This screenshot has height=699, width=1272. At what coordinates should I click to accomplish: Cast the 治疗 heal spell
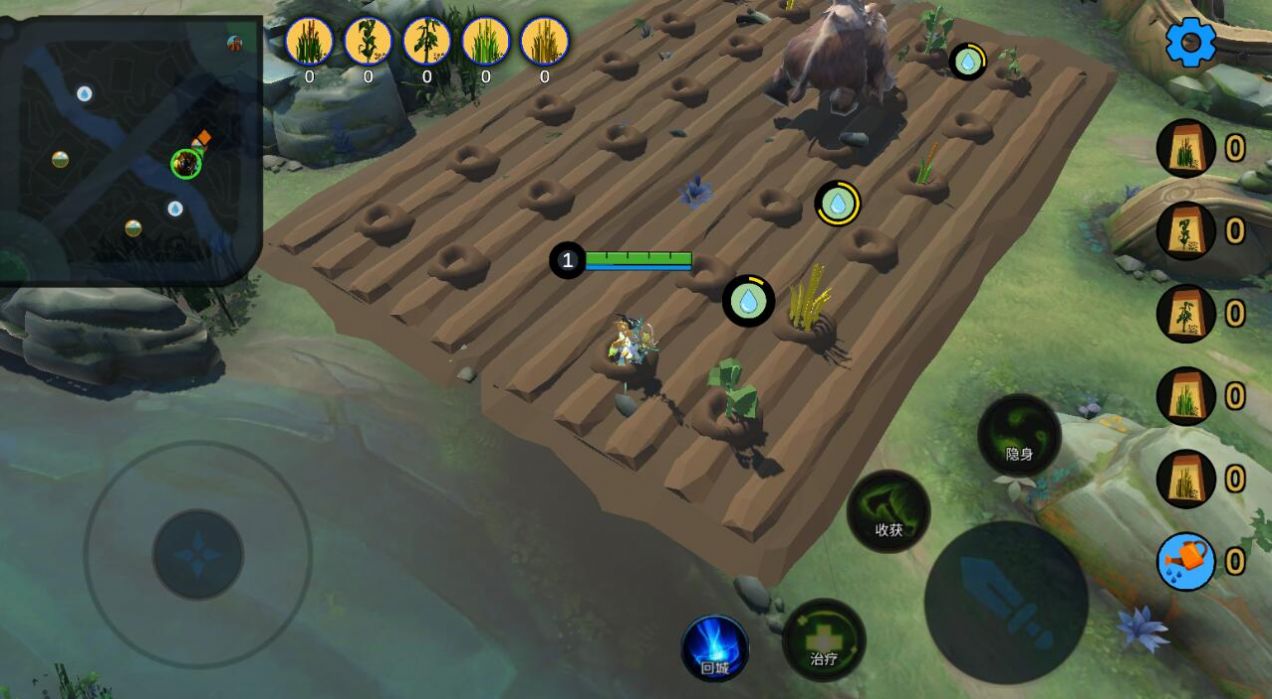[x=823, y=640]
